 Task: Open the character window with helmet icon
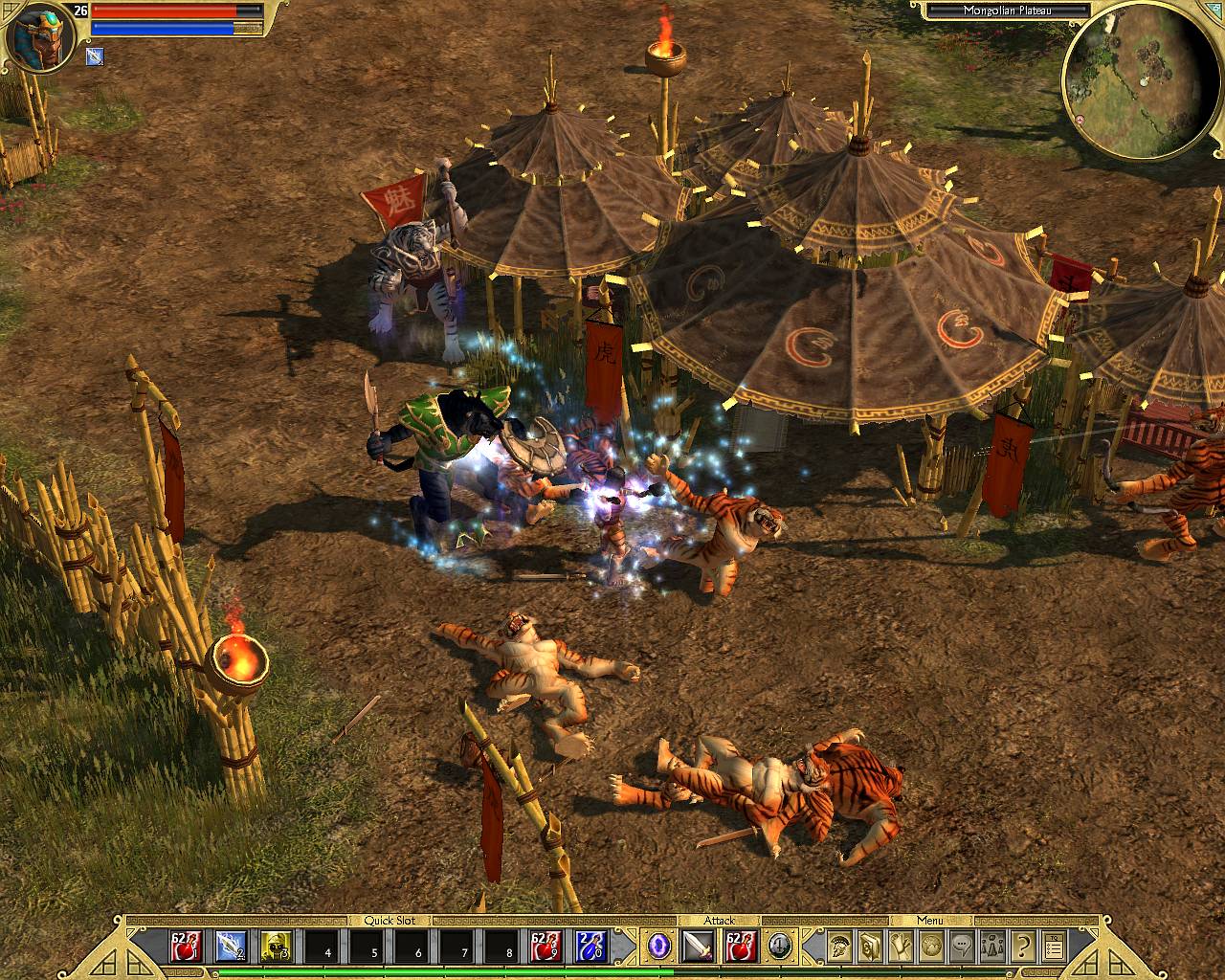[x=839, y=947]
